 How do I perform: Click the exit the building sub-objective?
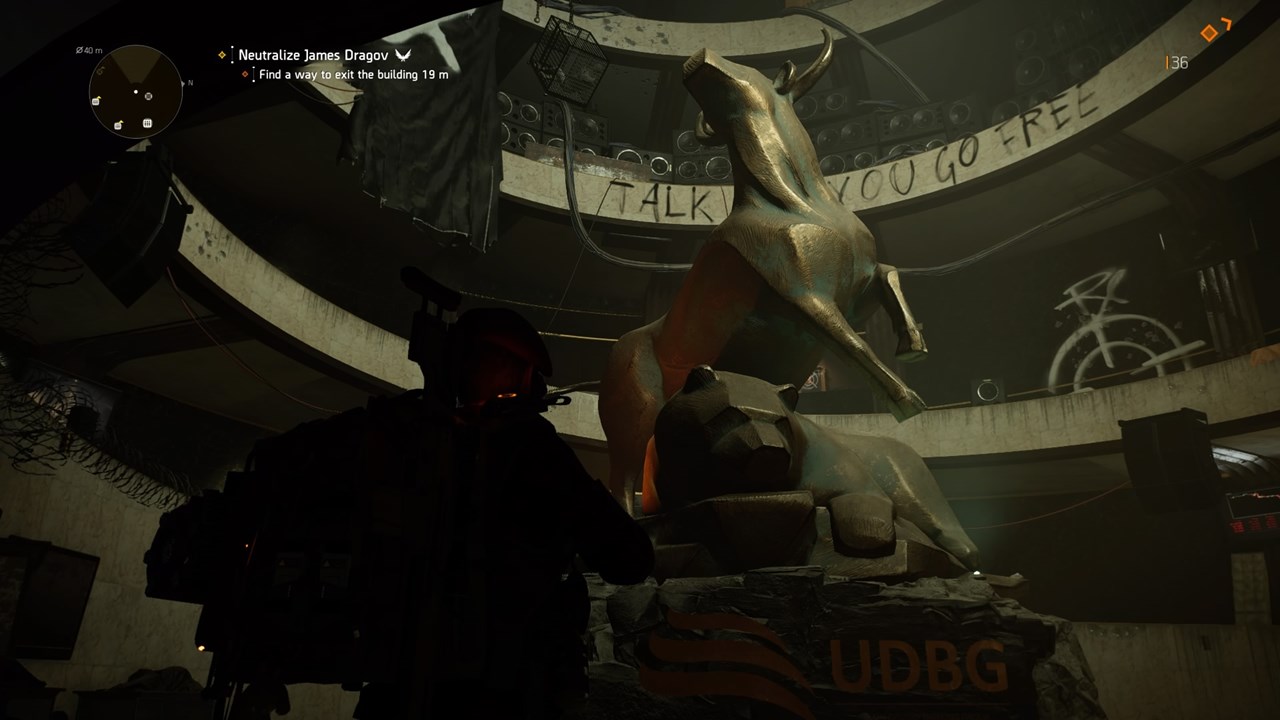[x=352, y=74]
